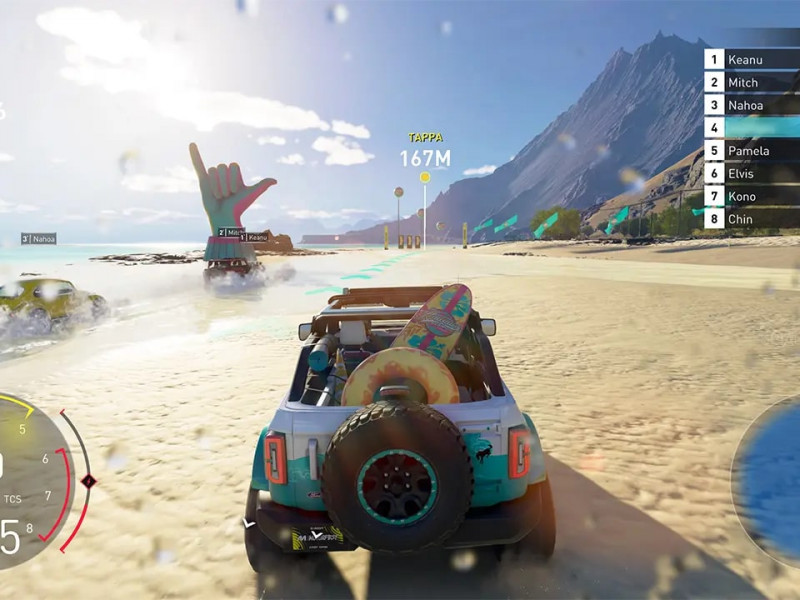Click the highlighted fourth-place player row
The width and height of the screenshot is (800, 600).
[x=750, y=128]
